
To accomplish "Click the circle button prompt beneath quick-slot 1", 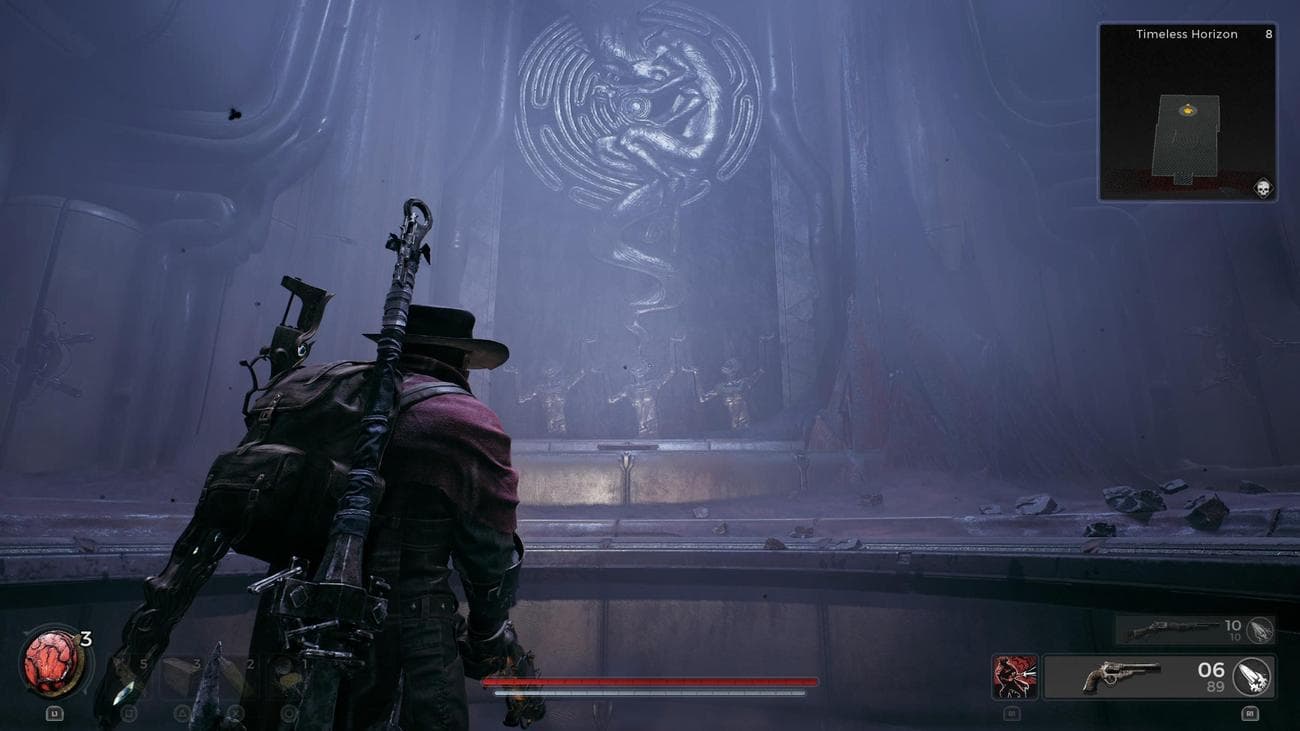I will pyautogui.click(x=288, y=713).
